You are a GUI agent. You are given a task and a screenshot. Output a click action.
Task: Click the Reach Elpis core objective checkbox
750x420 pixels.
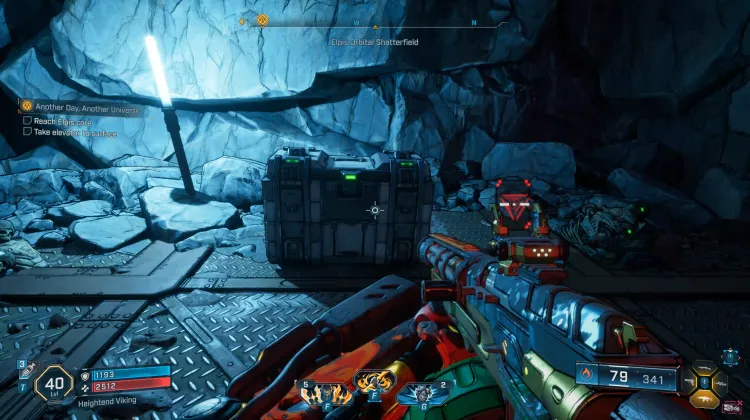[27, 119]
